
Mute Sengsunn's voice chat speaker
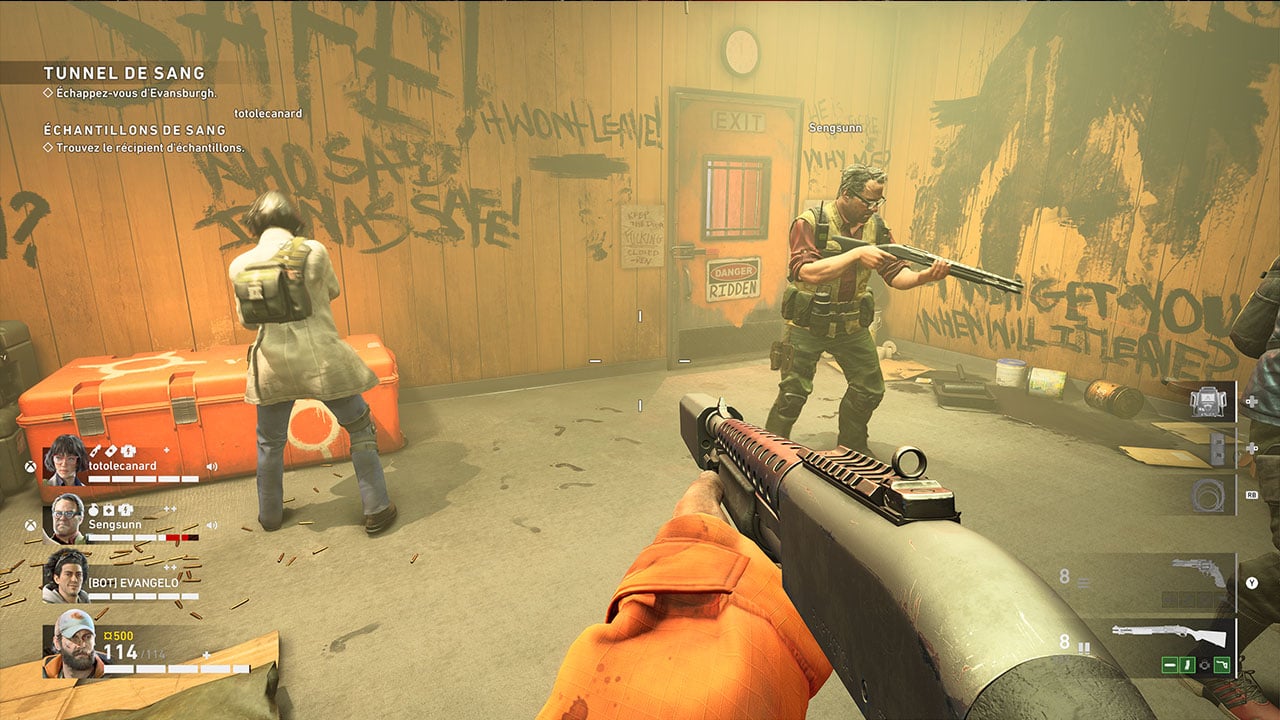[212, 525]
